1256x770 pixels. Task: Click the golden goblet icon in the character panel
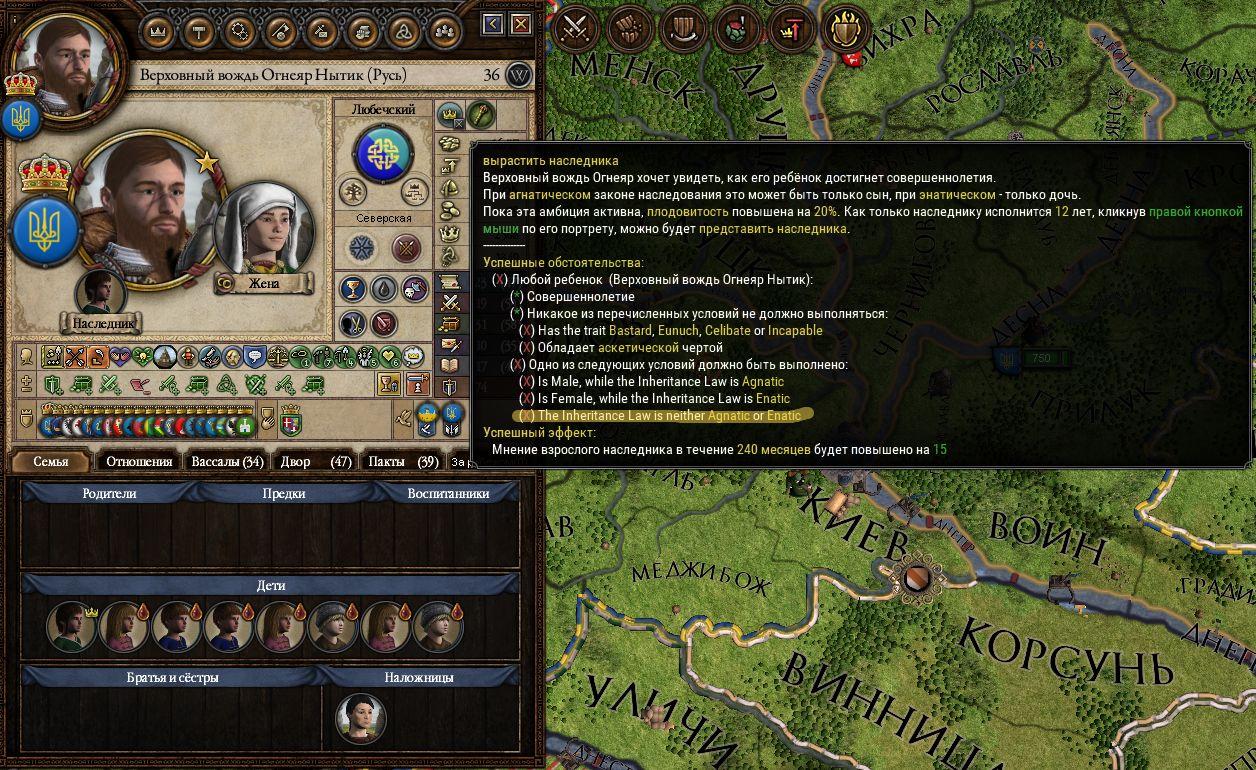(x=351, y=289)
